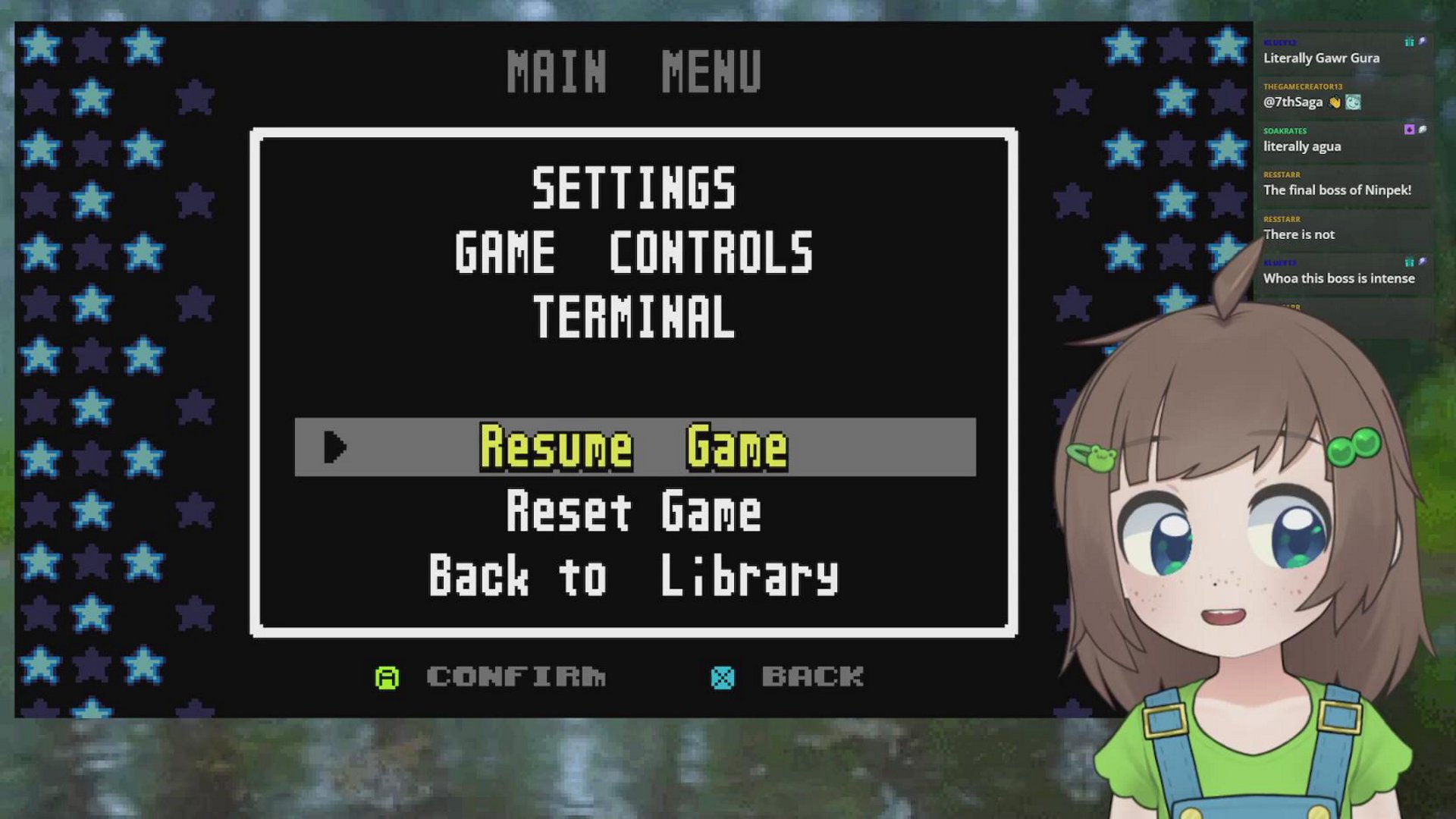
Task: Choose Resume Game
Action: [634, 447]
